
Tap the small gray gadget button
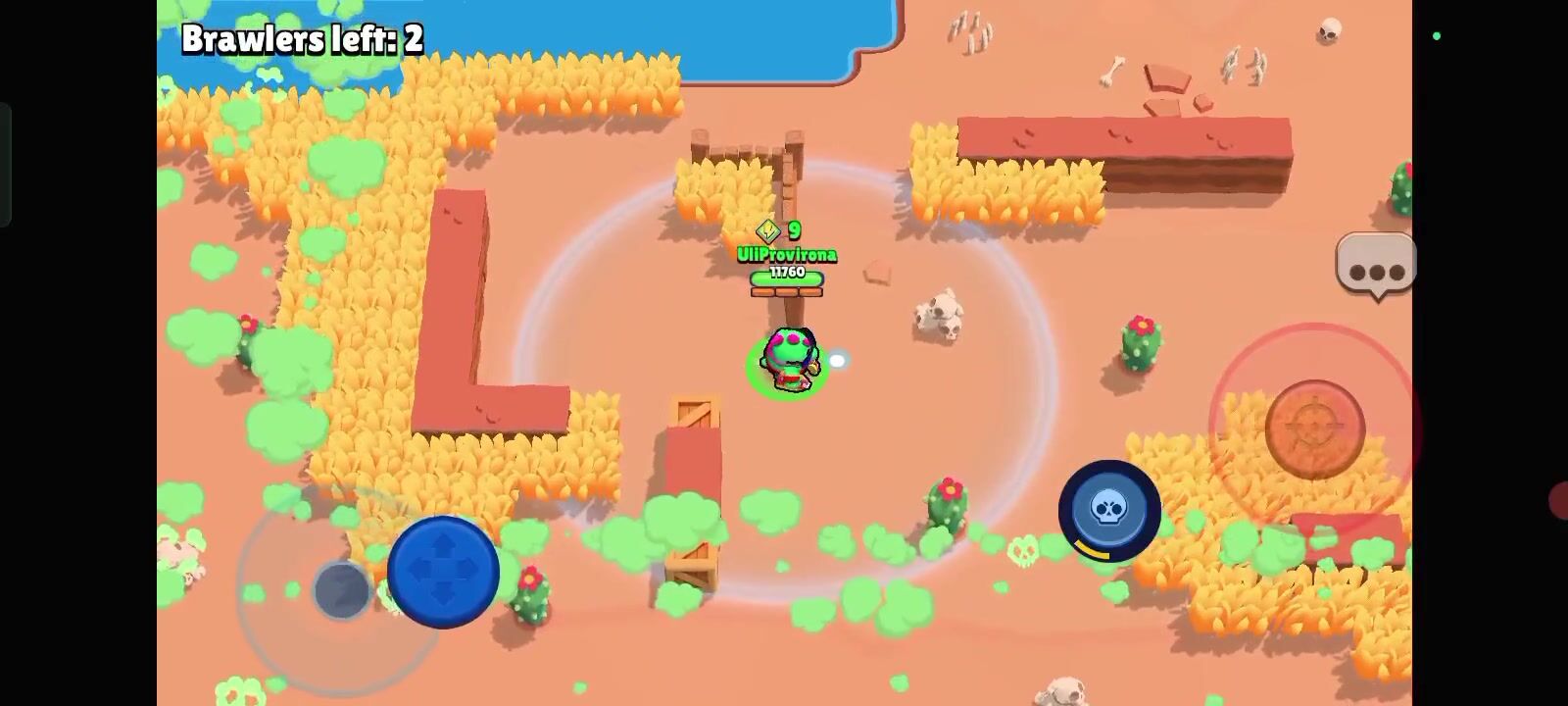coord(341,590)
